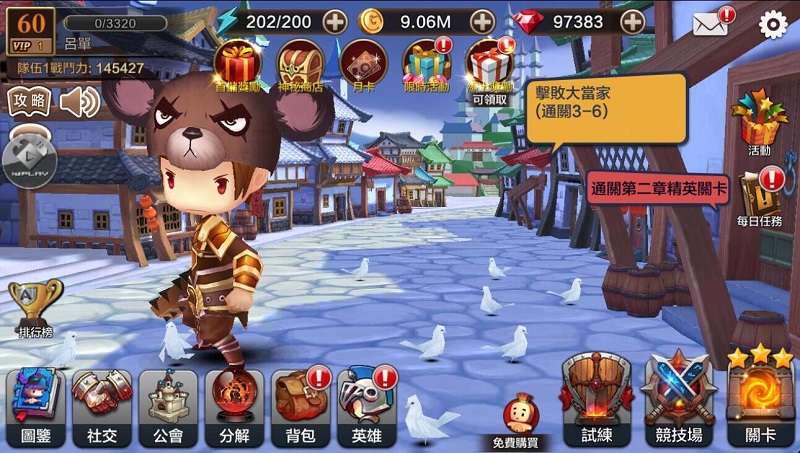800x453 pixels.
Task: Show the 限時活動 limited-time event
Action: [426, 64]
